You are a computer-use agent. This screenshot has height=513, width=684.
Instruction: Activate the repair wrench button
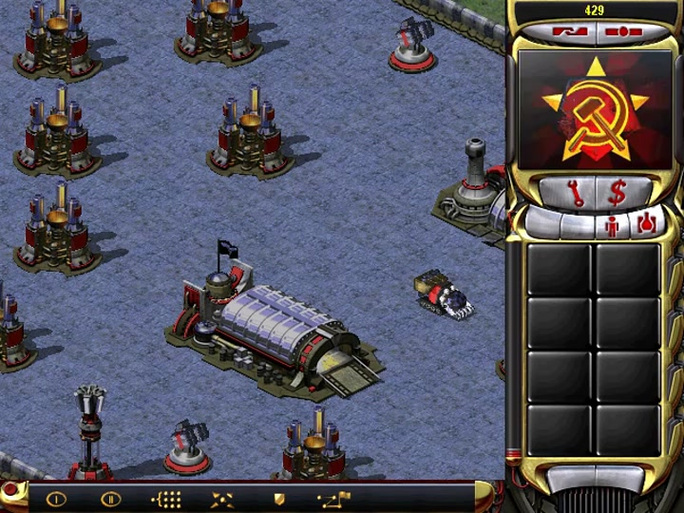[575, 192]
